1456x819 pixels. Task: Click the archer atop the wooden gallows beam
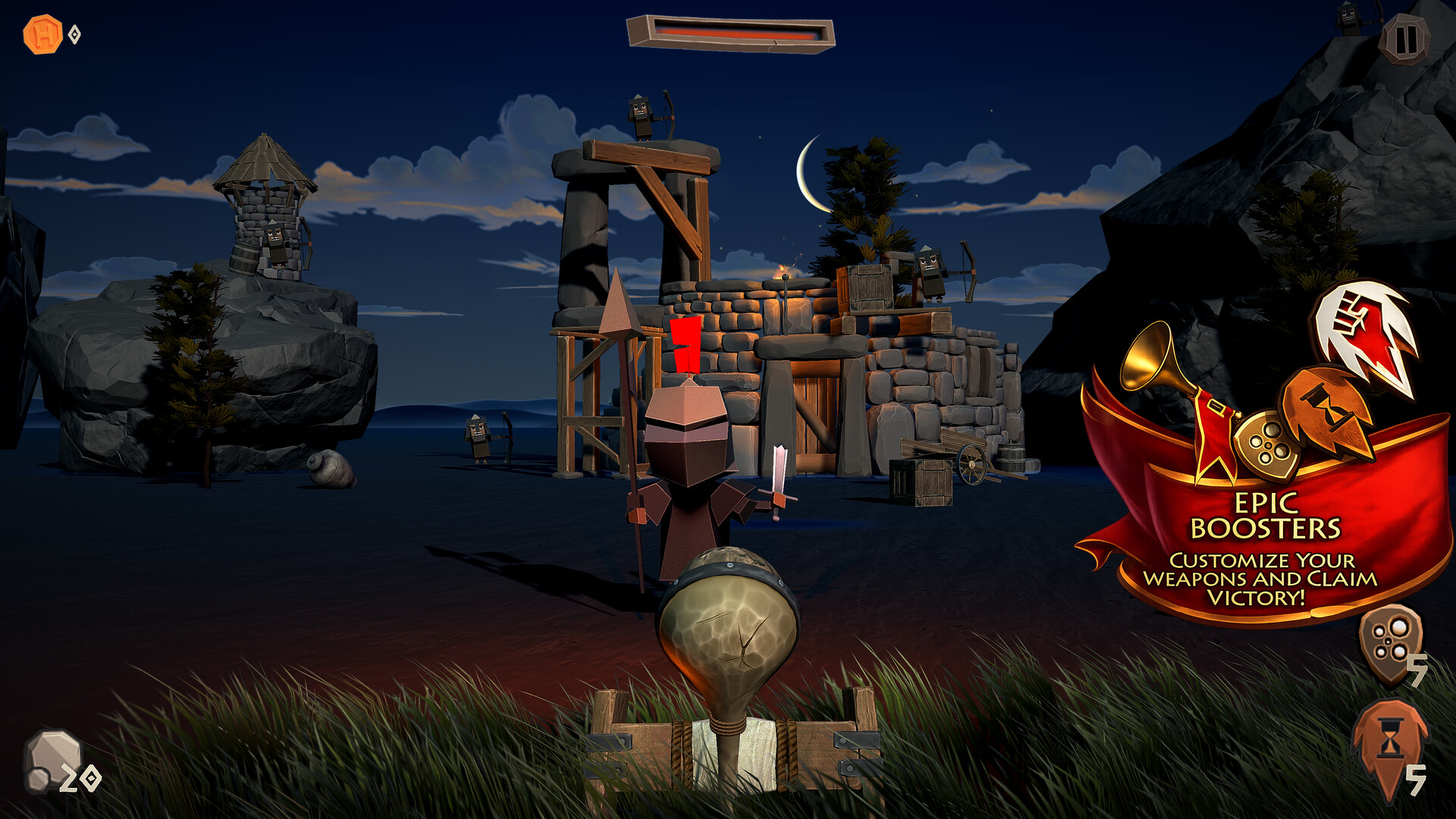(x=641, y=118)
